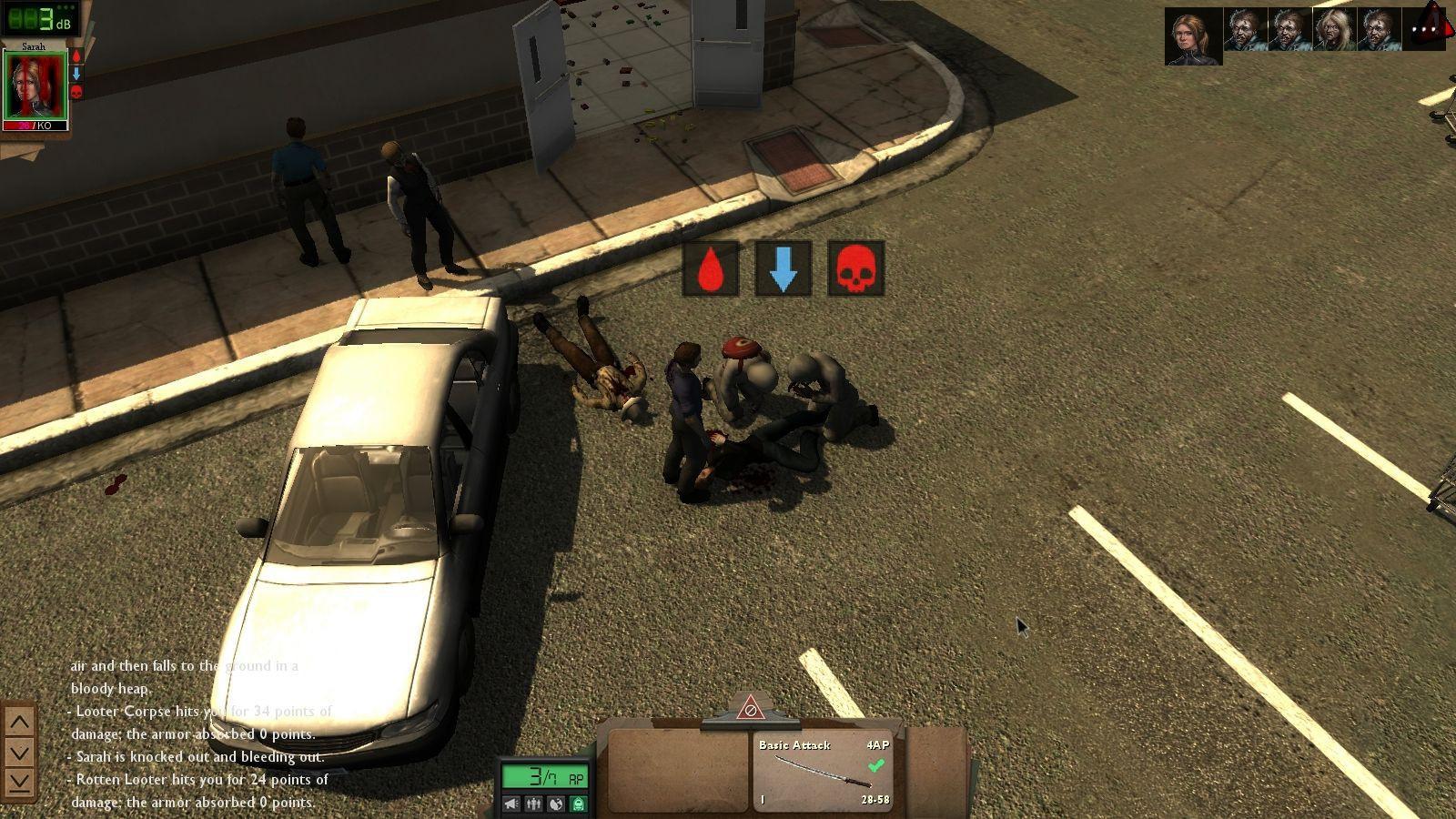Toggle the blue down arrow beside Sarah's portrait
Image resolution: width=1456 pixels, height=819 pixels.
(x=76, y=73)
